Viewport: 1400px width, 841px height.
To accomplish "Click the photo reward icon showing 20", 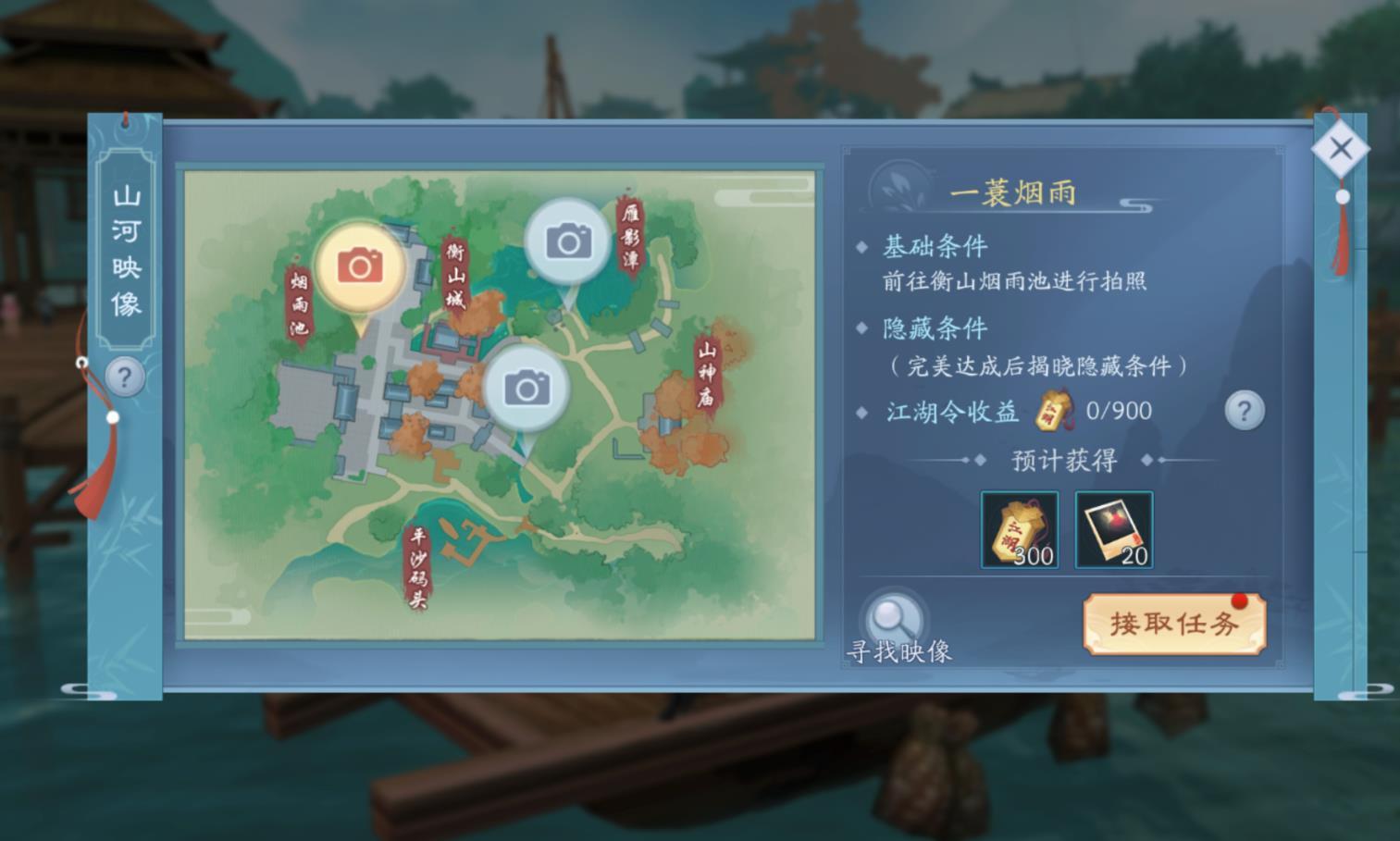I will coord(1112,527).
